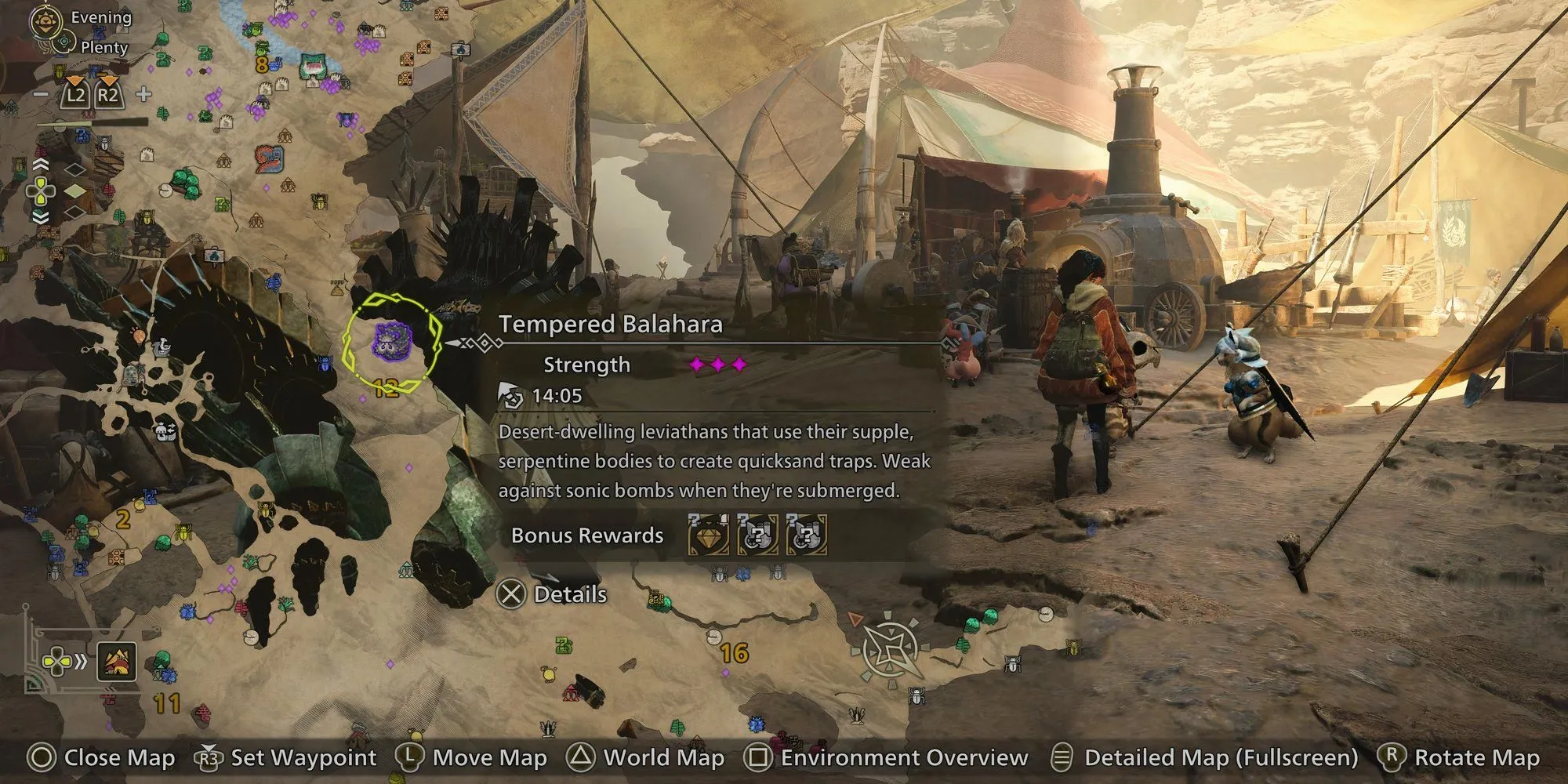Jump to the base camp tent icon
This screenshot has width=1568, height=784.
(118, 662)
